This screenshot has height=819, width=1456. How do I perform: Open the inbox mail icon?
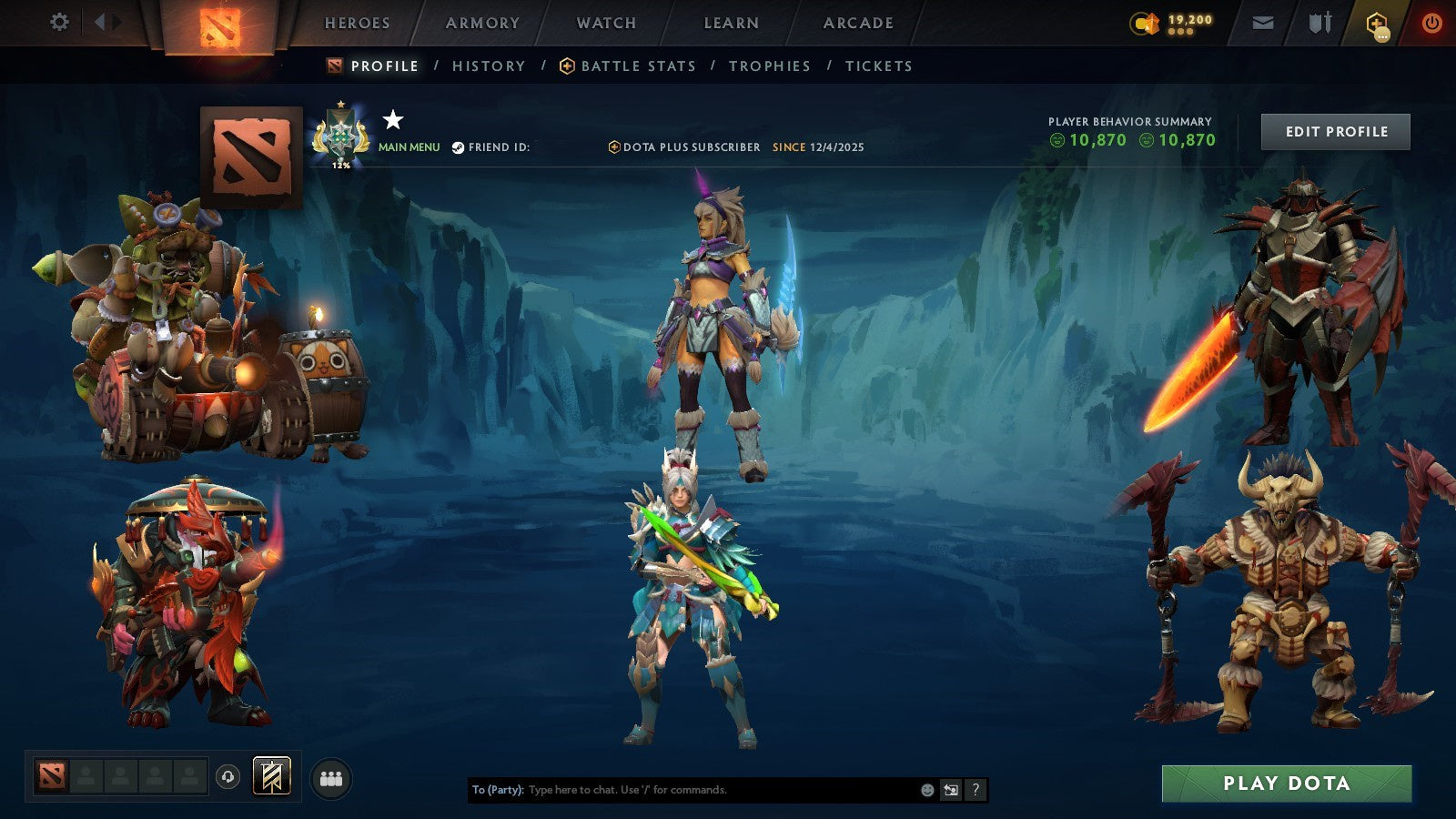pyautogui.click(x=1263, y=23)
